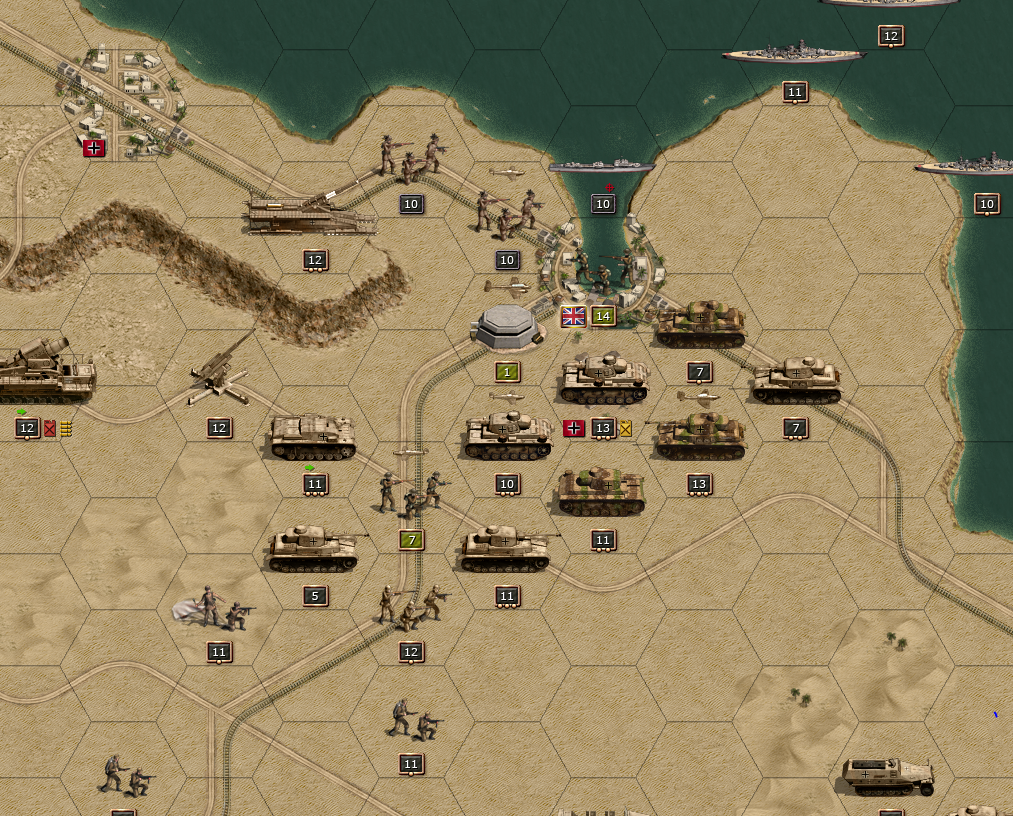1013x816 pixels.
Task: Select the machine-gun team beside the white cloth
Action: click(218, 609)
